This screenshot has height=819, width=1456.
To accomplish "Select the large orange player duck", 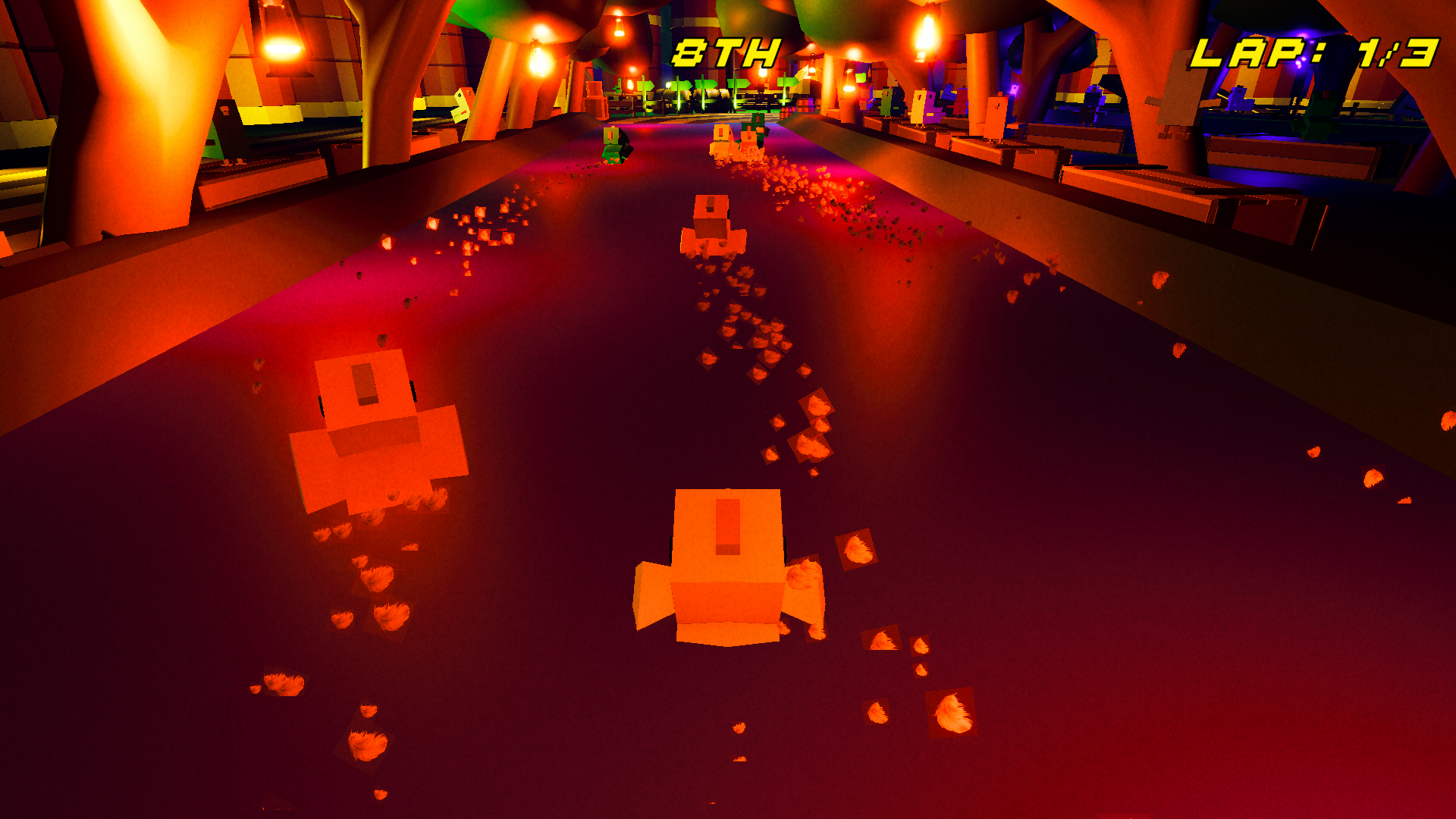I will tap(726, 569).
